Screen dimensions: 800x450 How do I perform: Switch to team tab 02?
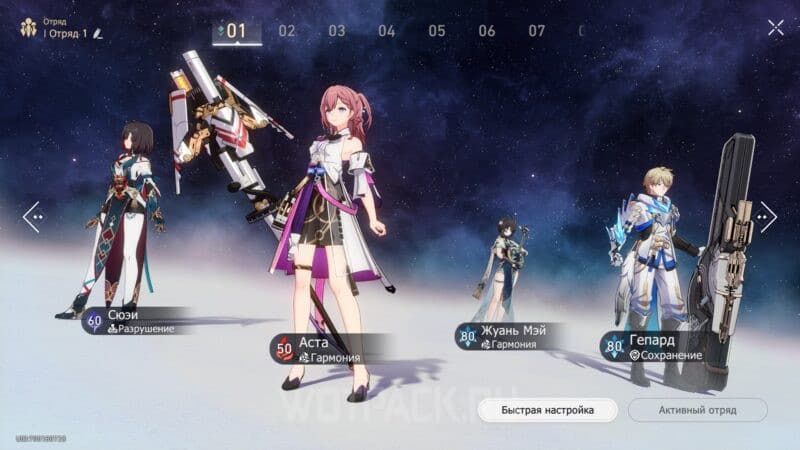coord(287,31)
